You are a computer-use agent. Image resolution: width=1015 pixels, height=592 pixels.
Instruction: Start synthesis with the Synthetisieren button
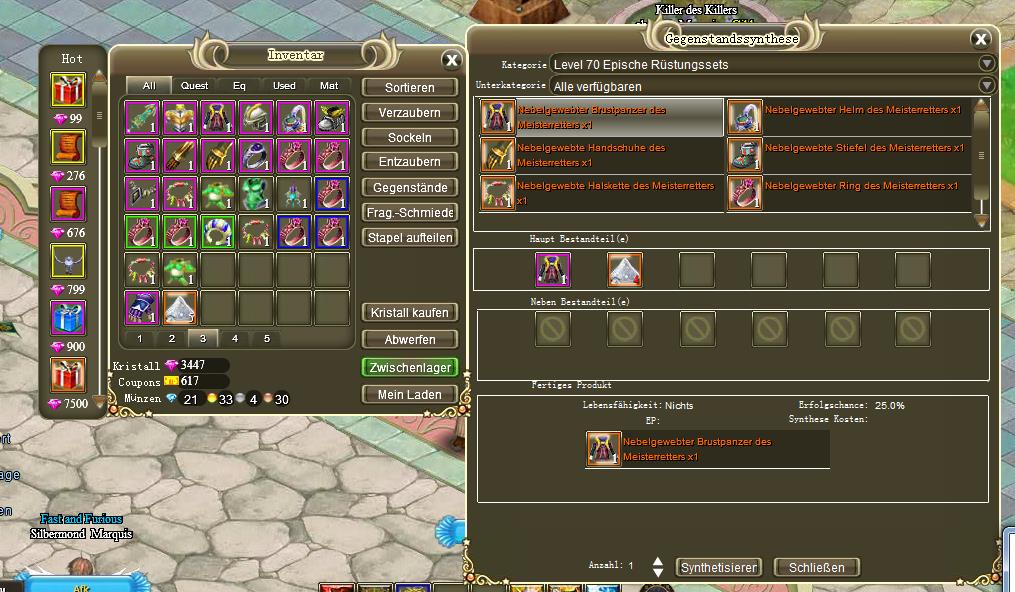coord(719,567)
